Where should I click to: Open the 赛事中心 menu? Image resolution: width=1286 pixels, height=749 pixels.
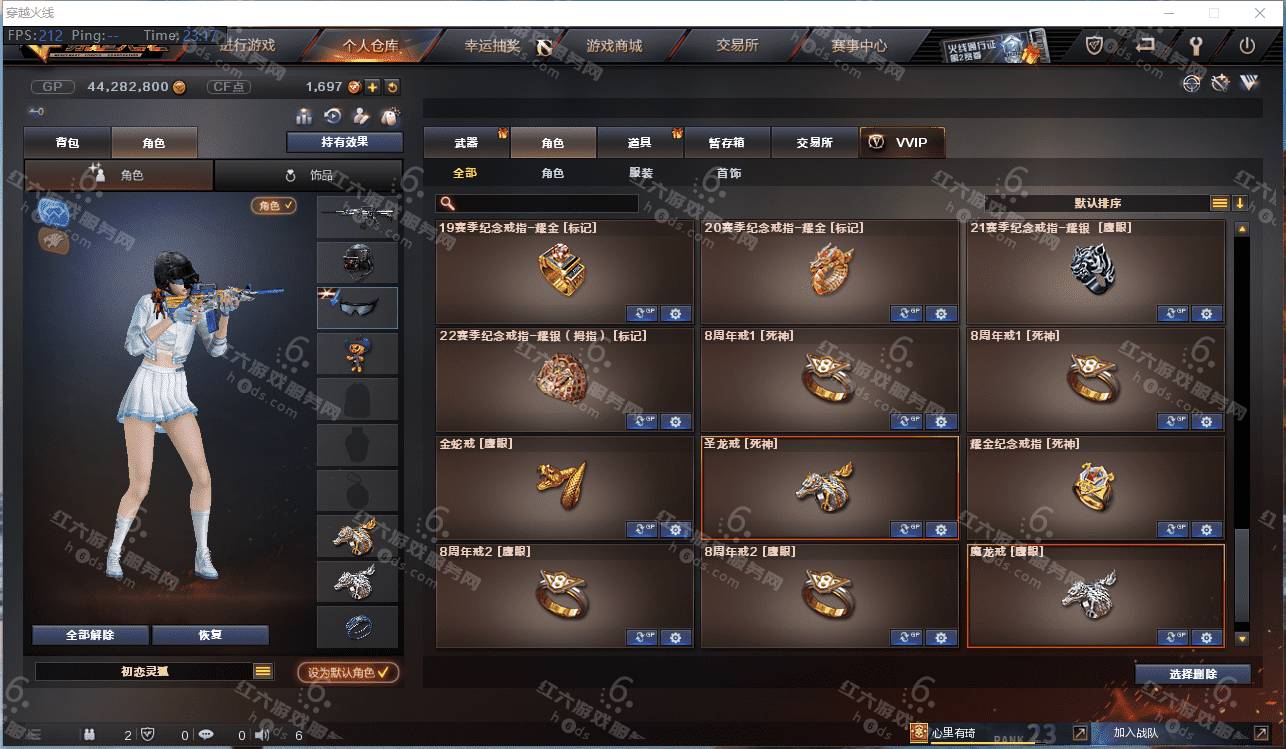coord(858,46)
